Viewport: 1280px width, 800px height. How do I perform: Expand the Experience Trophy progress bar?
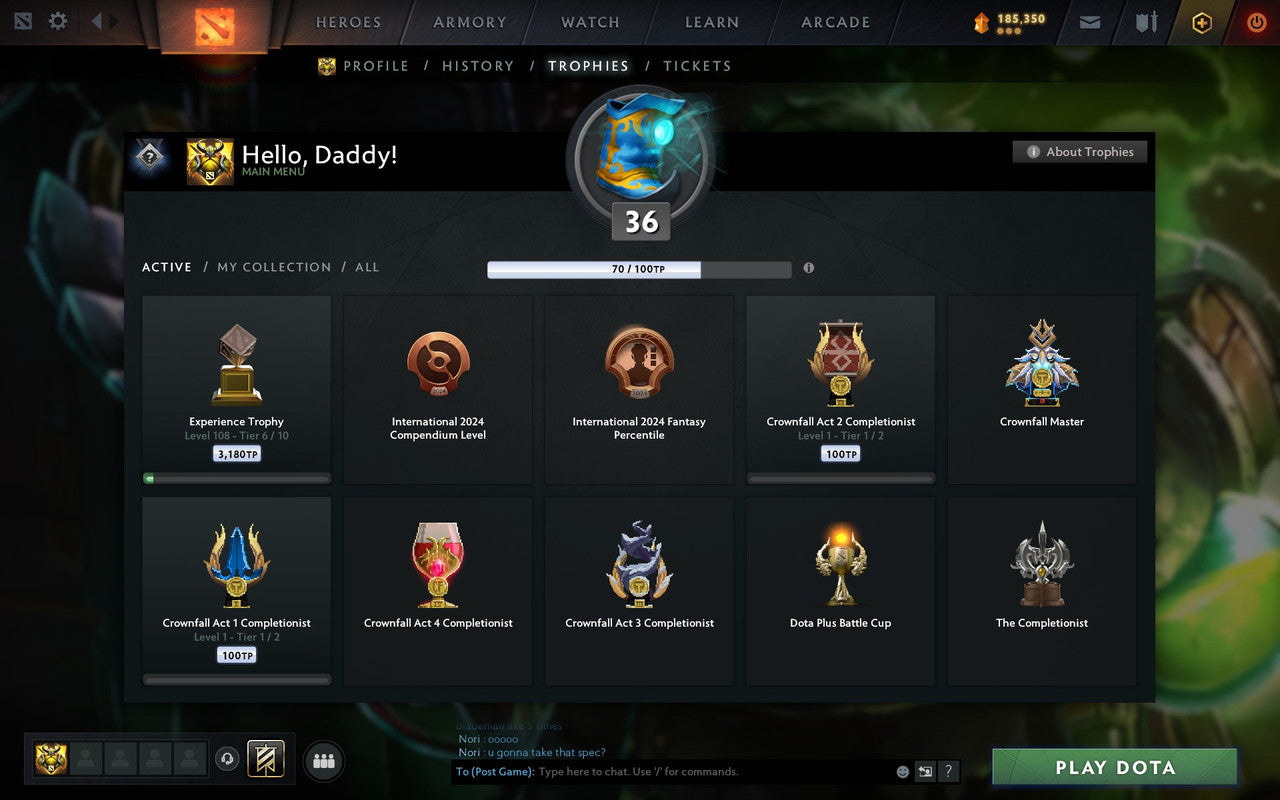pos(236,478)
